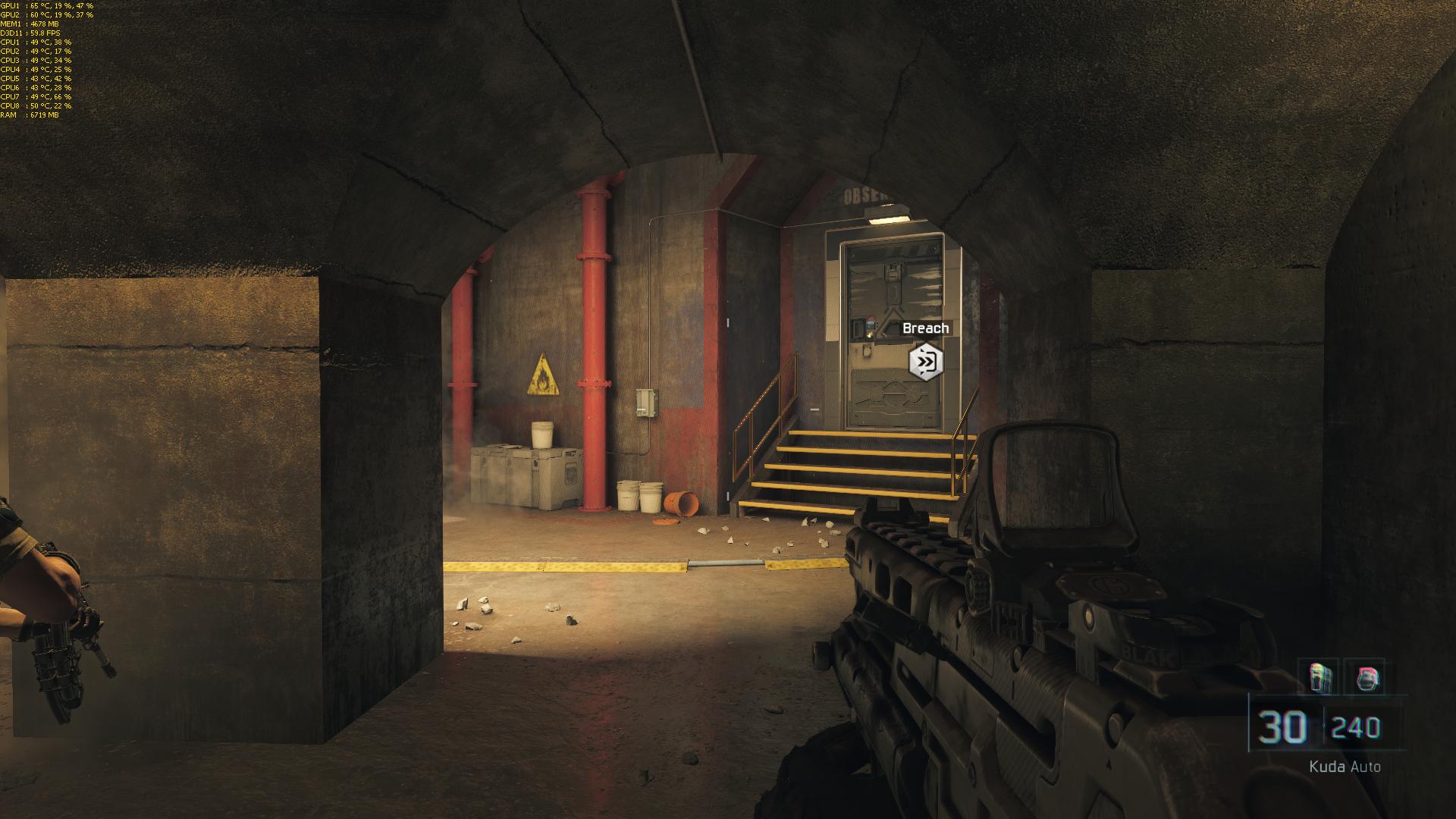The height and width of the screenshot is (819, 1456).
Task: Select the round frag grenade slot
Action: pos(1368,677)
